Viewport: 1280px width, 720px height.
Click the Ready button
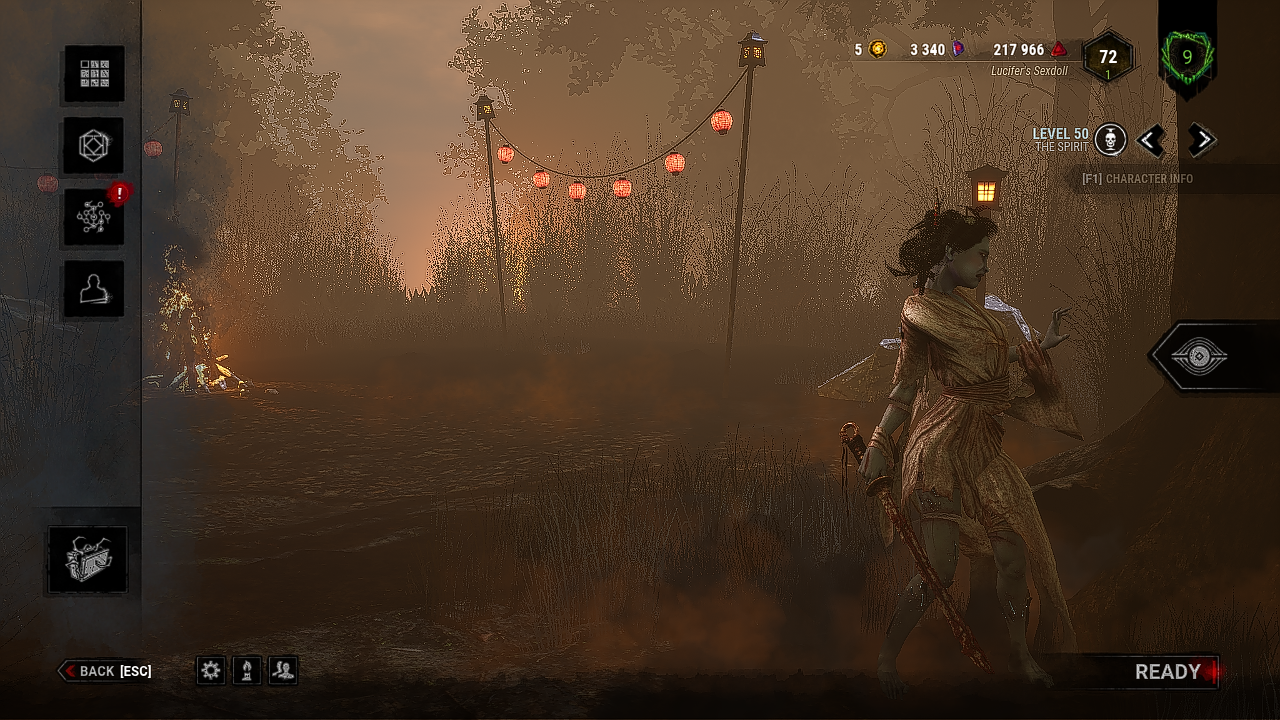click(x=1168, y=672)
